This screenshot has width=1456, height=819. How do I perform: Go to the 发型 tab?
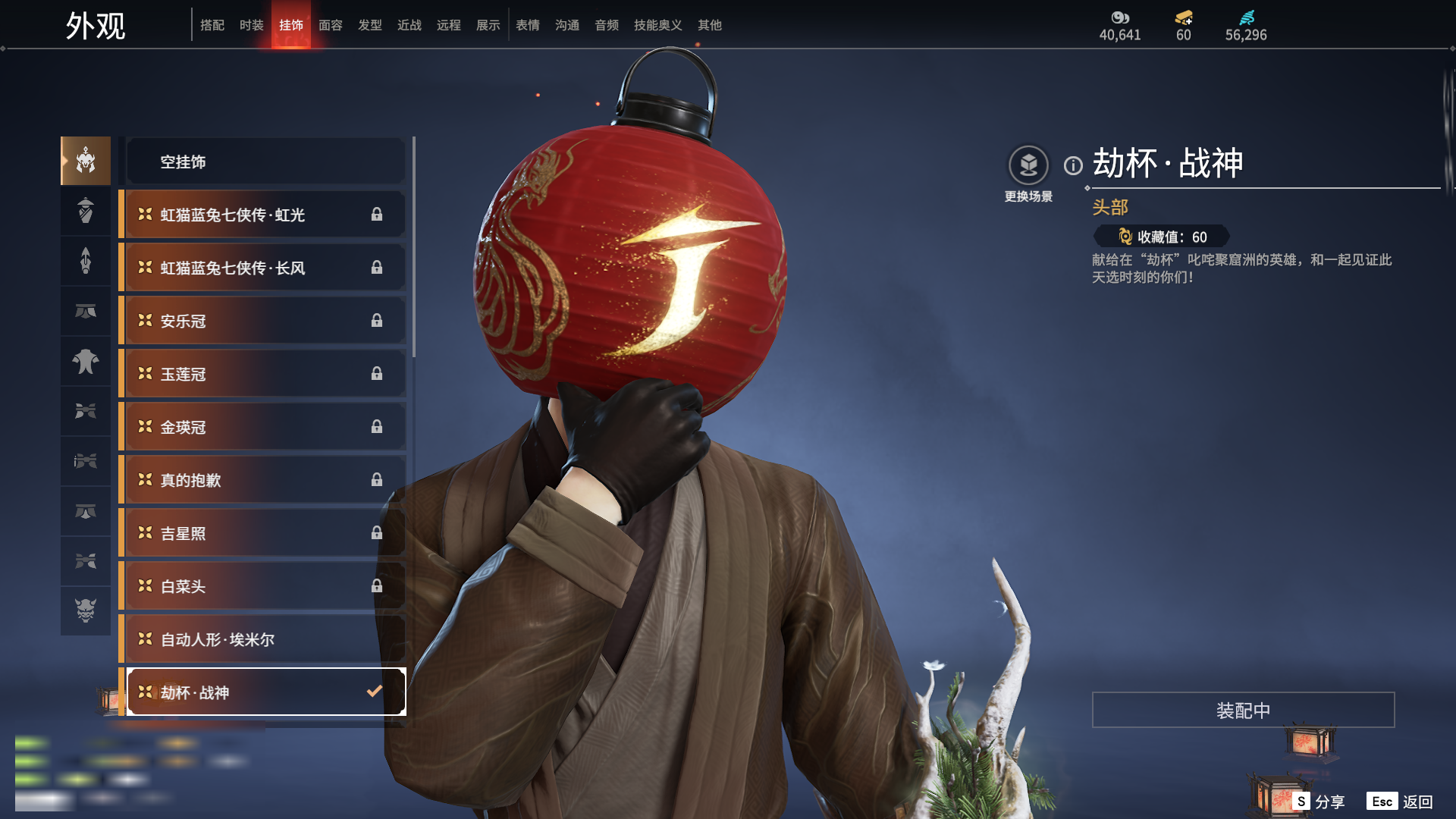pos(370,26)
